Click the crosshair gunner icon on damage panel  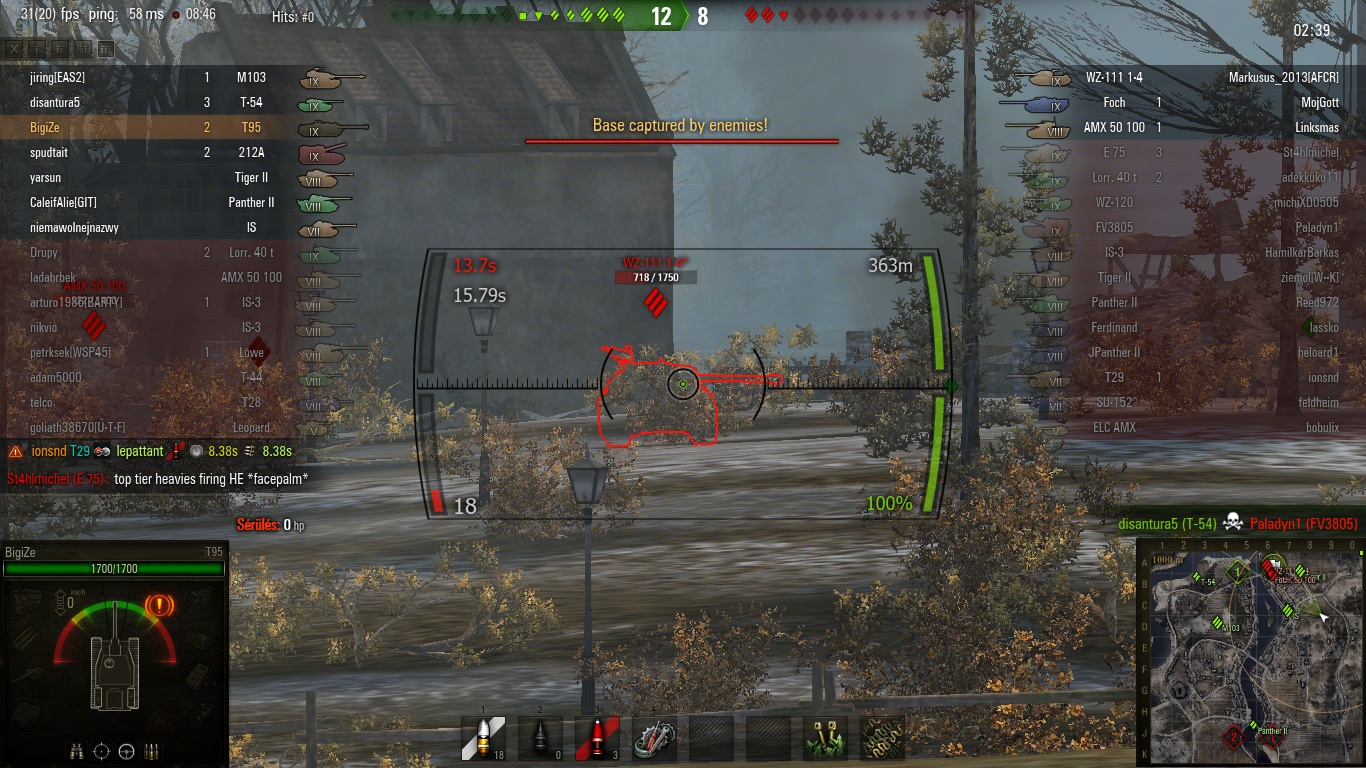(x=101, y=751)
